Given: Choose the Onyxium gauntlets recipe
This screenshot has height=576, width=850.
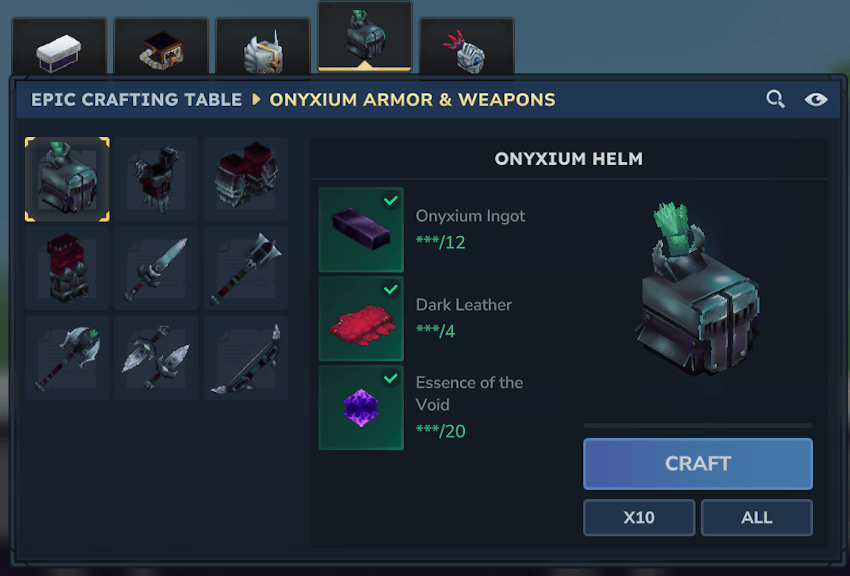Looking at the screenshot, I should 246,180.
